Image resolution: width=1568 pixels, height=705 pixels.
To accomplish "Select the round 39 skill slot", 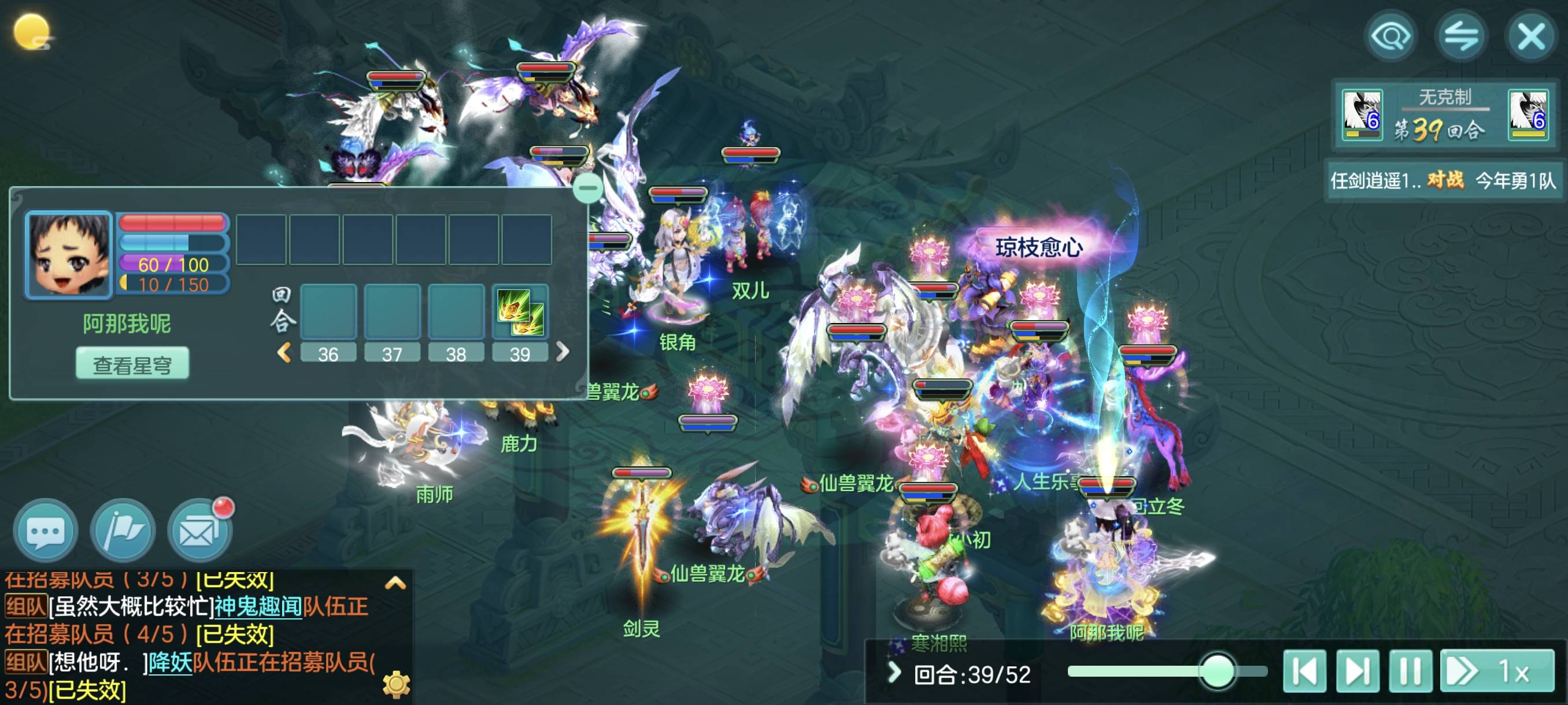I will click(x=520, y=311).
